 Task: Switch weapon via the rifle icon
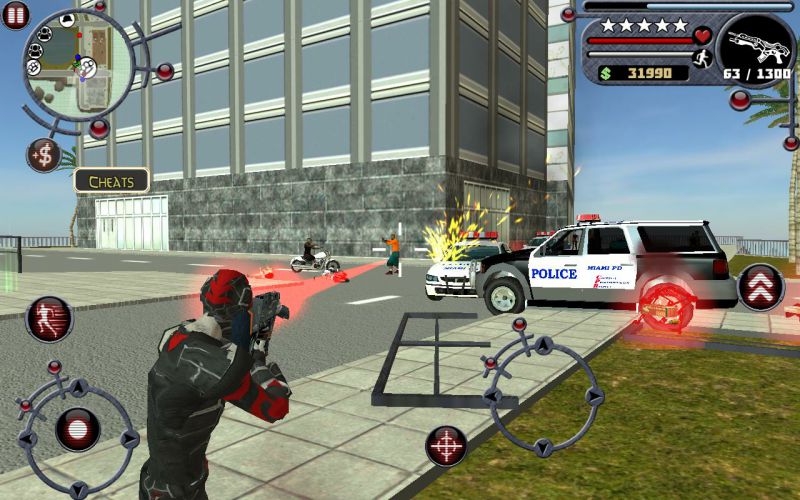click(x=755, y=42)
